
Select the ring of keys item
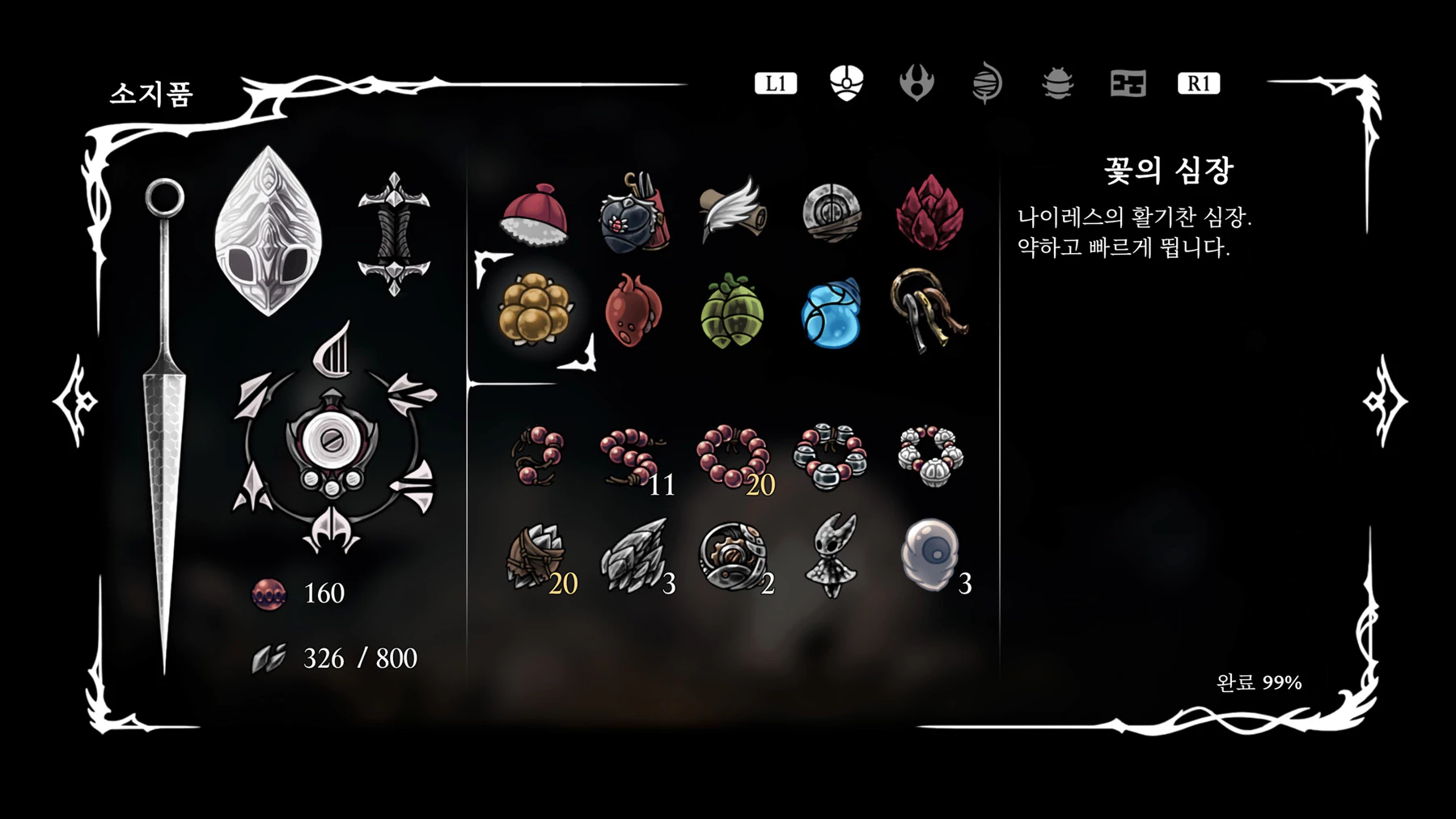[x=928, y=310]
